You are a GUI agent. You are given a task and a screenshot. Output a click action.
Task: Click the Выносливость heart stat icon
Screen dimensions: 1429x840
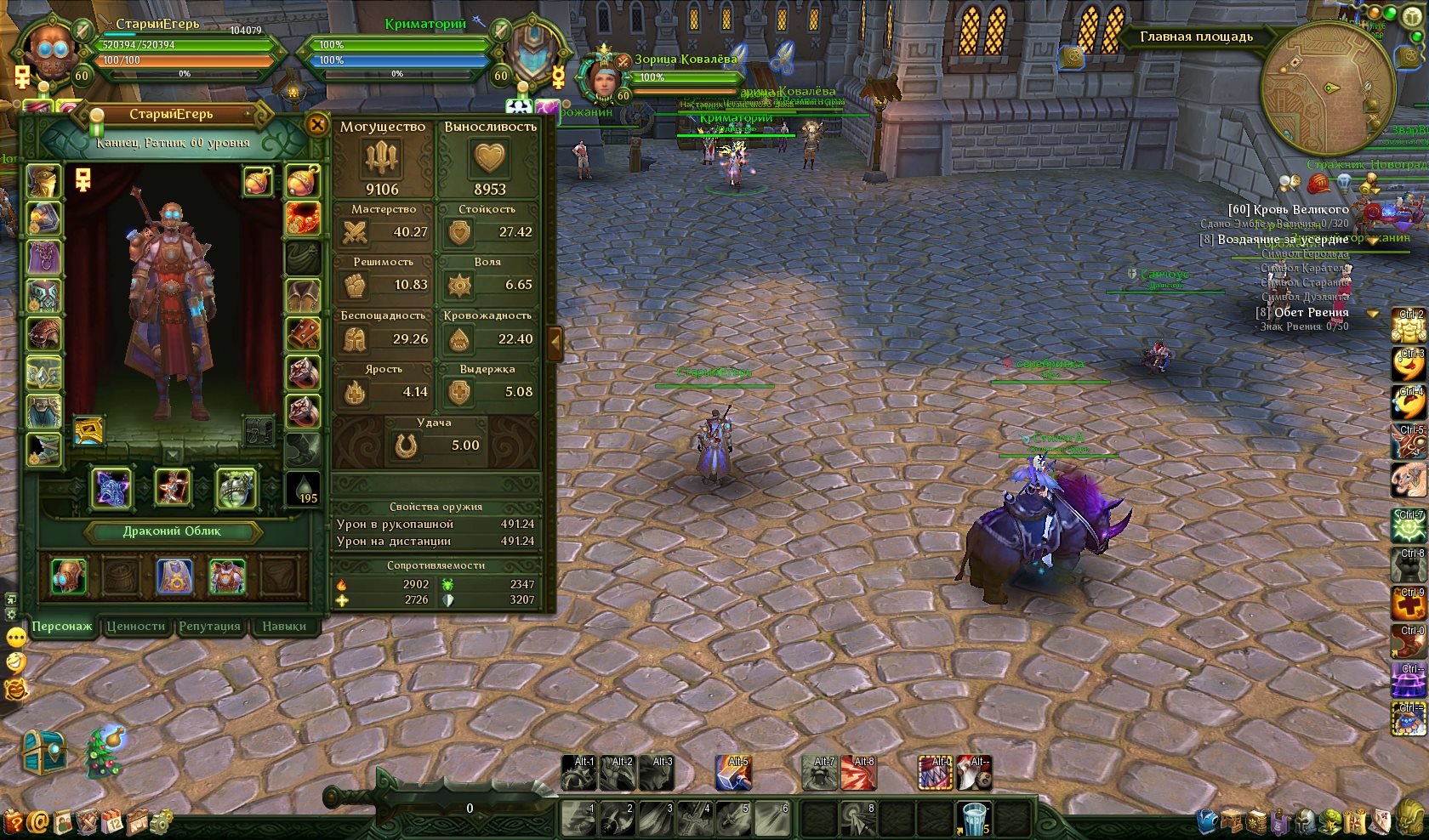(x=489, y=158)
